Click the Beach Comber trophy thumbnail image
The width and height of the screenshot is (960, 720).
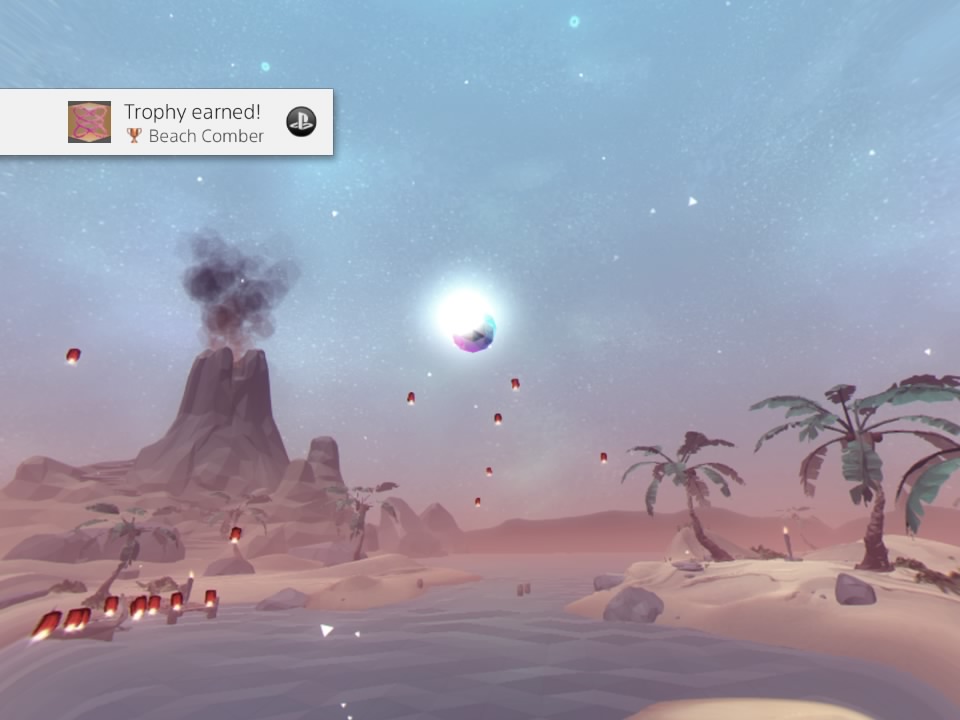click(x=89, y=122)
